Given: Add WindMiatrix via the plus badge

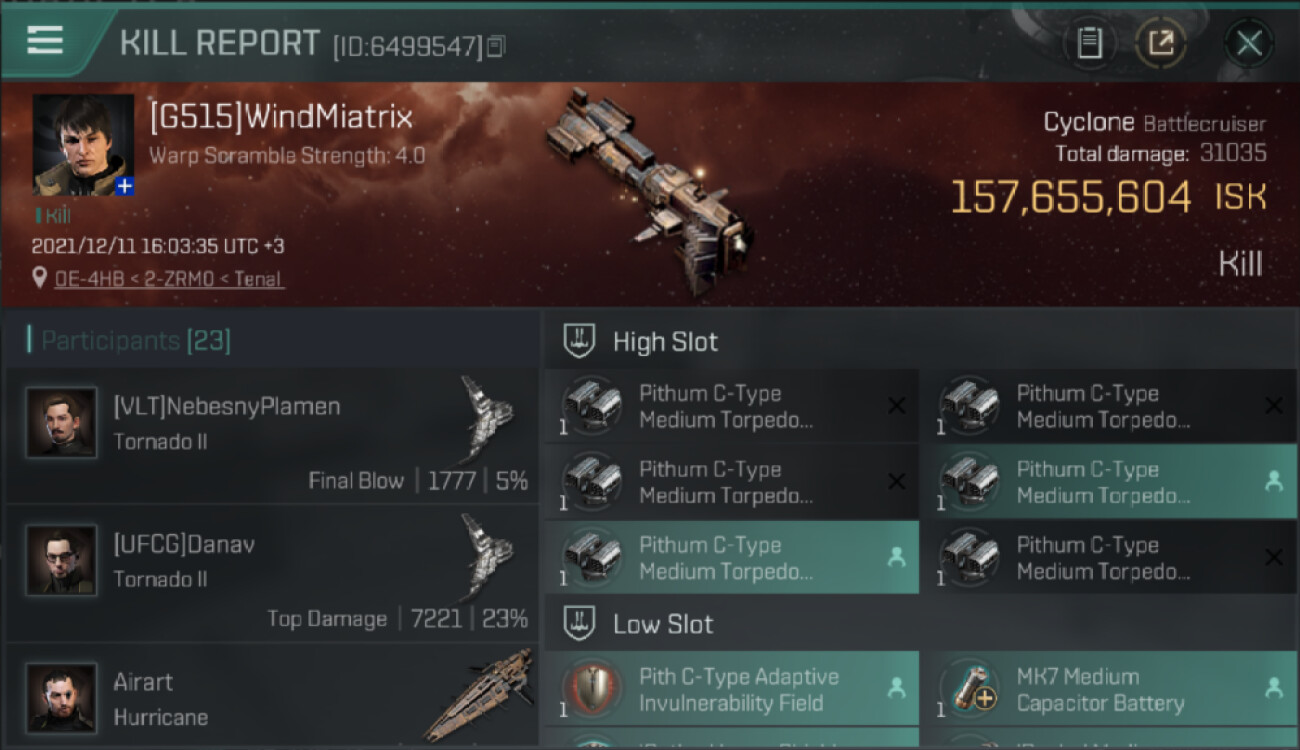Looking at the screenshot, I should coord(124,186).
